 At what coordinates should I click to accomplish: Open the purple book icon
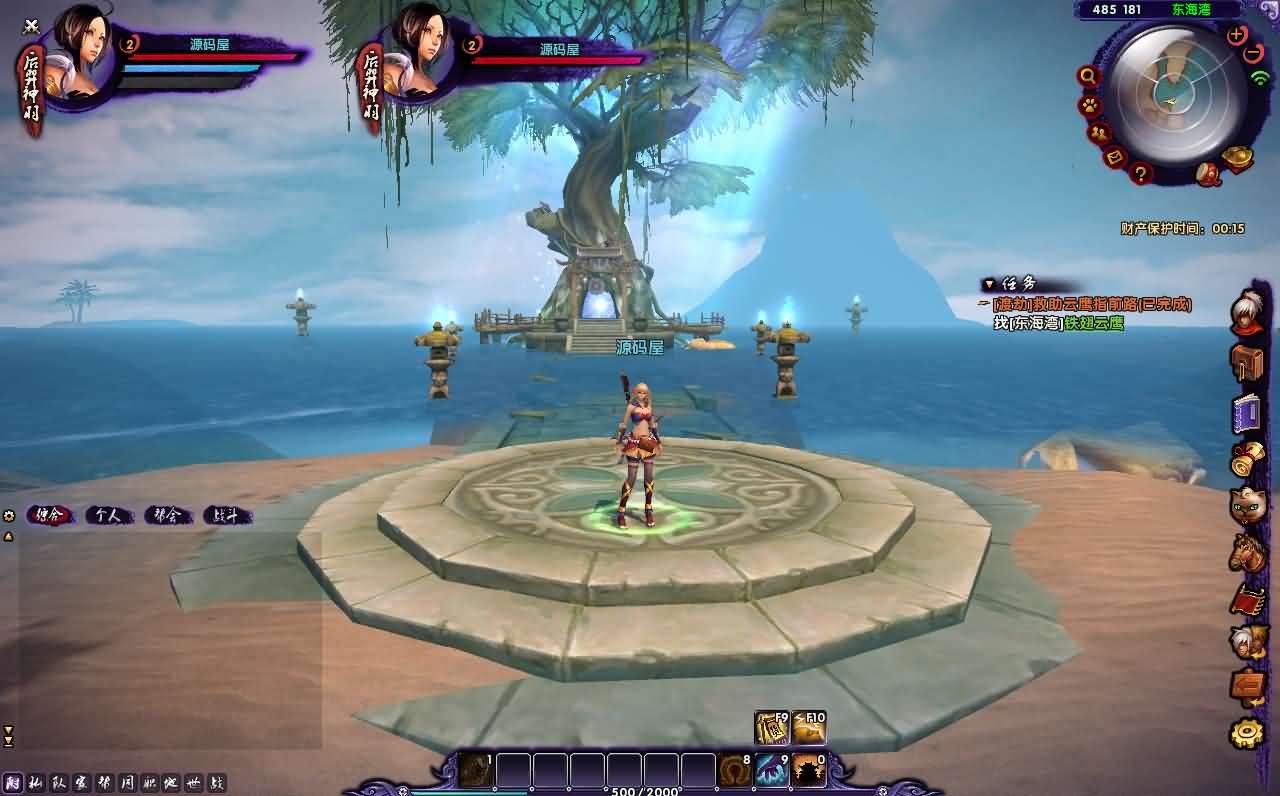tap(1247, 413)
